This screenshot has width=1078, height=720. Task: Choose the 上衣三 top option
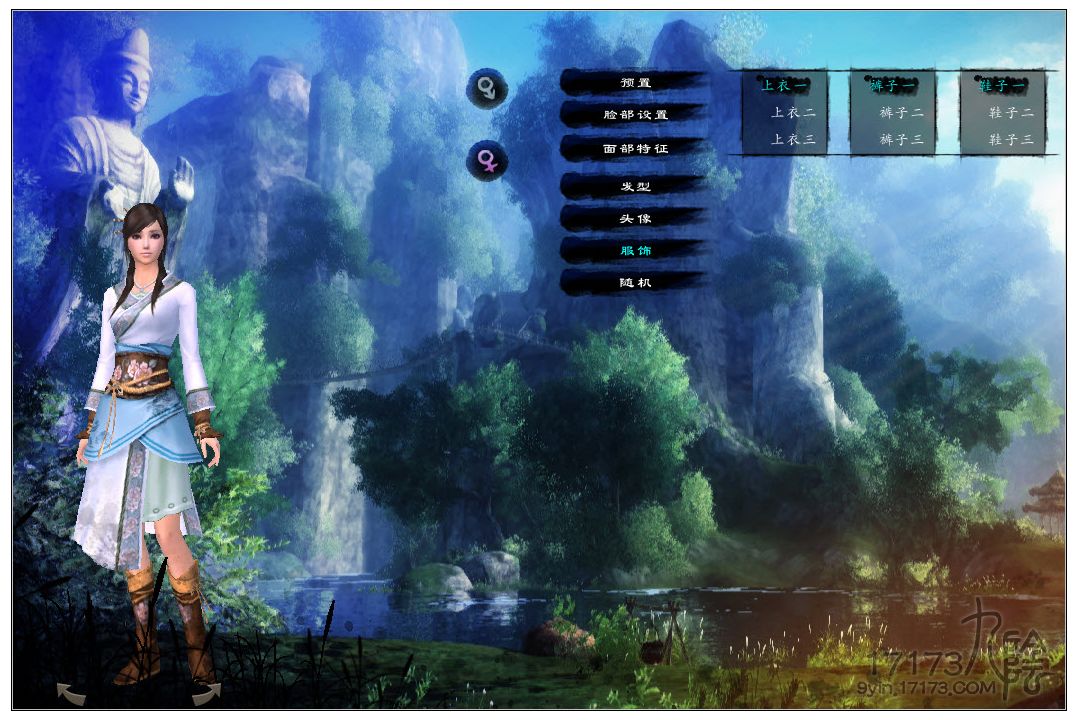tap(793, 140)
